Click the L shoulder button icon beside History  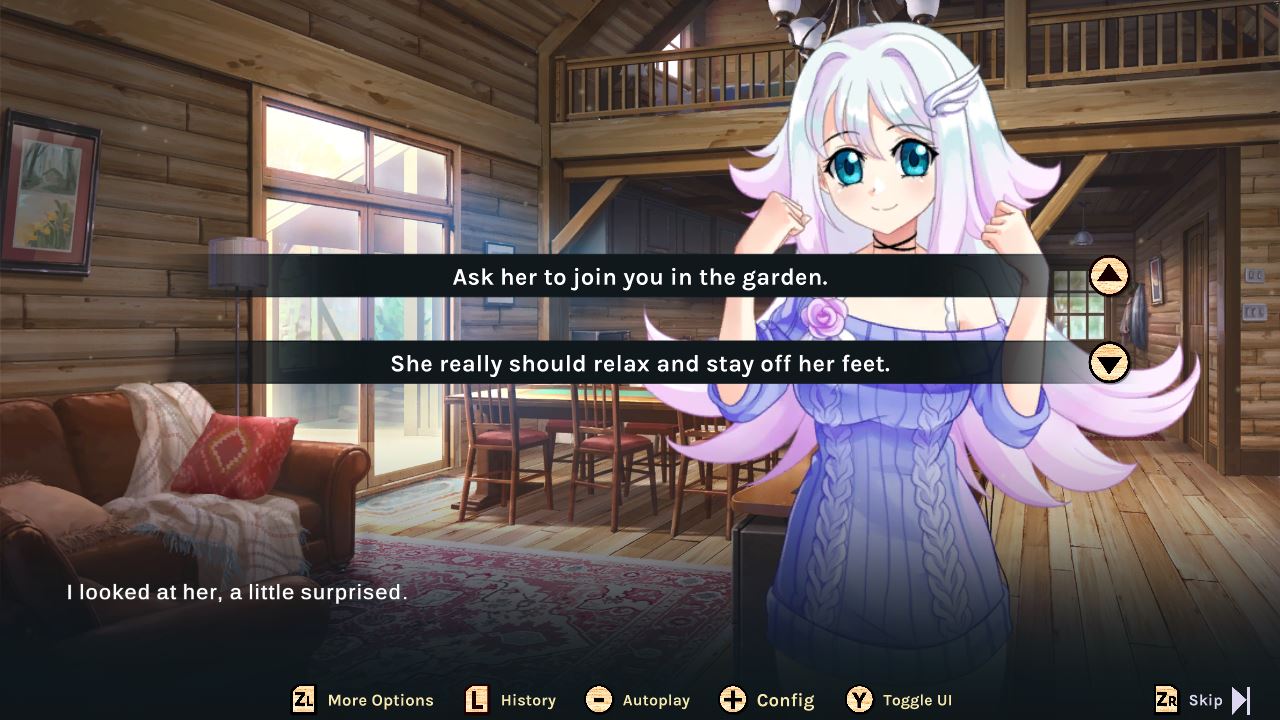click(x=474, y=700)
